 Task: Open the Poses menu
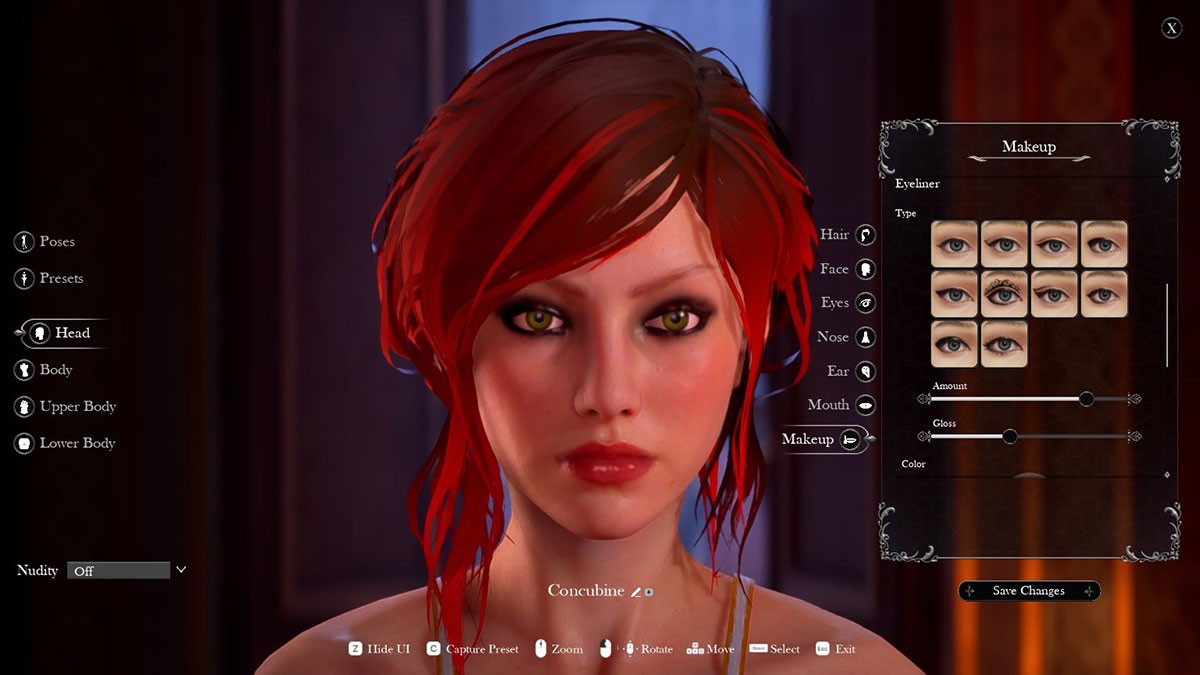point(45,242)
